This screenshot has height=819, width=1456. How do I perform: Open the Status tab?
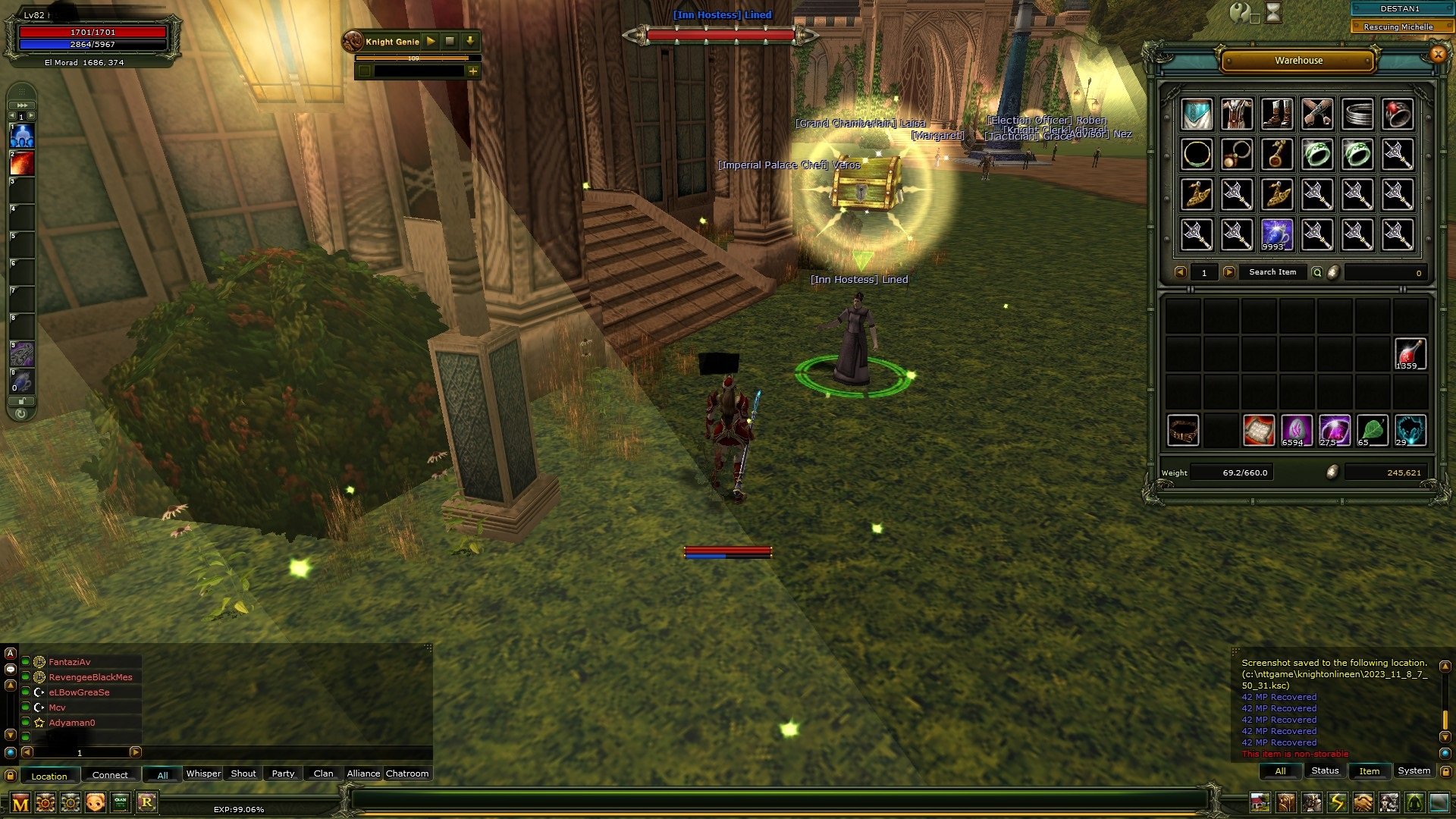click(x=1324, y=770)
